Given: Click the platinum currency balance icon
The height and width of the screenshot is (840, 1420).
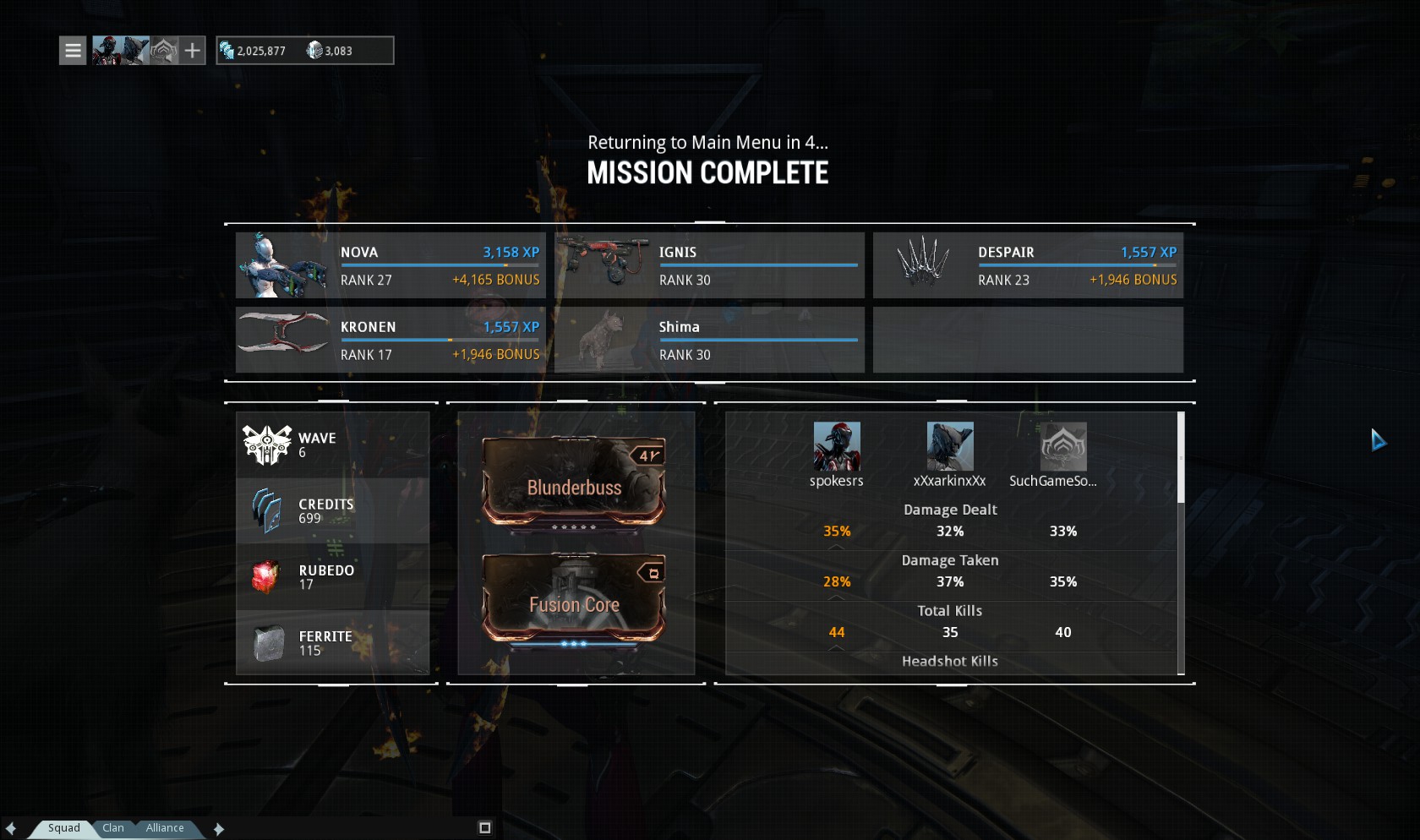Looking at the screenshot, I should [314, 51].
